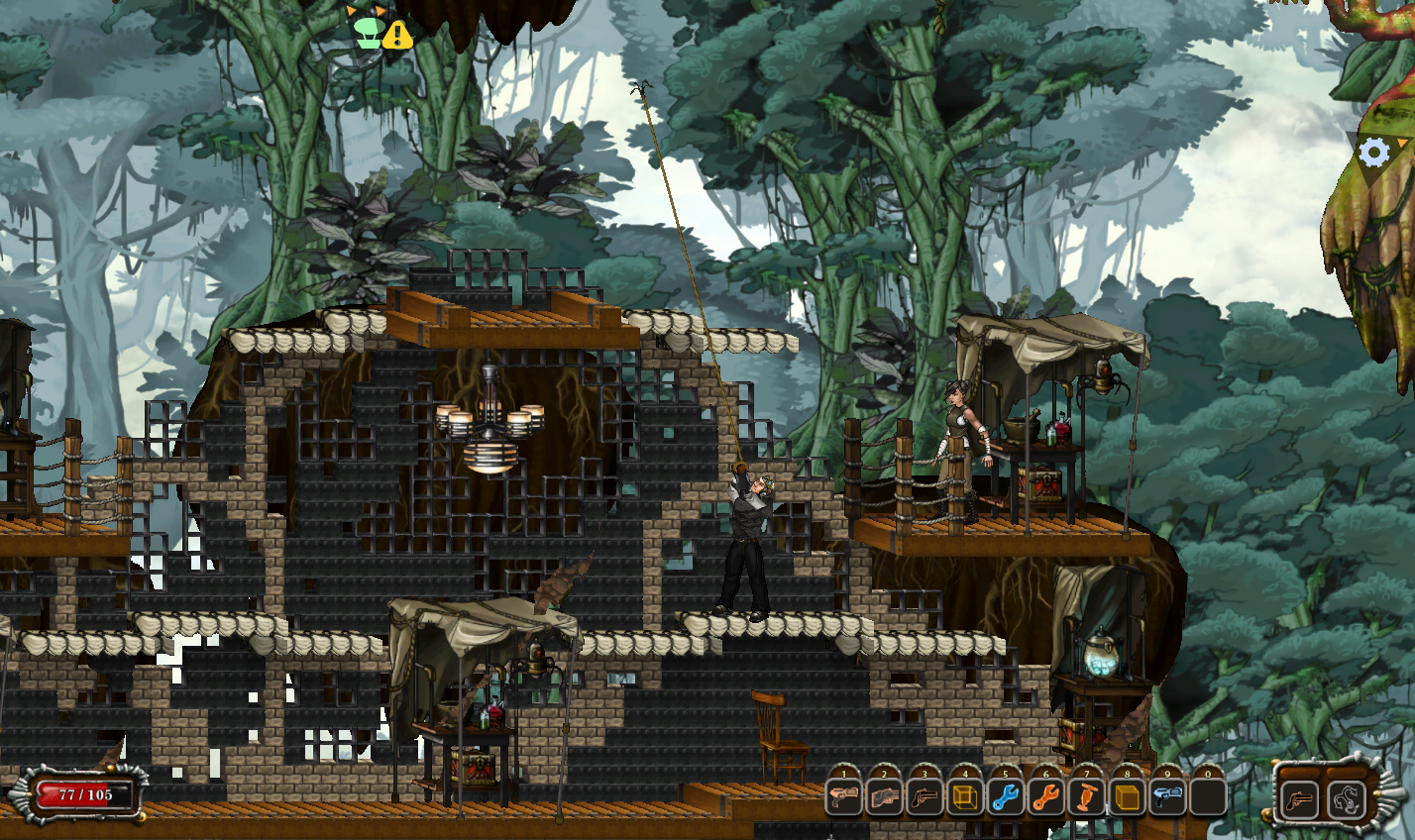
Task: Open the blue settings gear icon
Action: pos(1372,154)
